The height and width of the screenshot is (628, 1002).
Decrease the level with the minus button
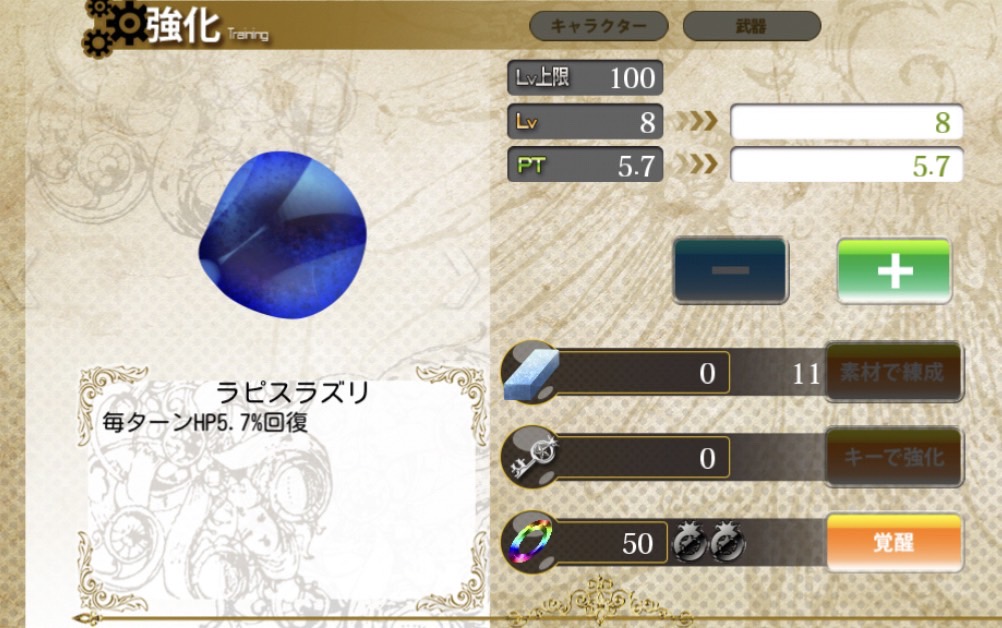730,270
